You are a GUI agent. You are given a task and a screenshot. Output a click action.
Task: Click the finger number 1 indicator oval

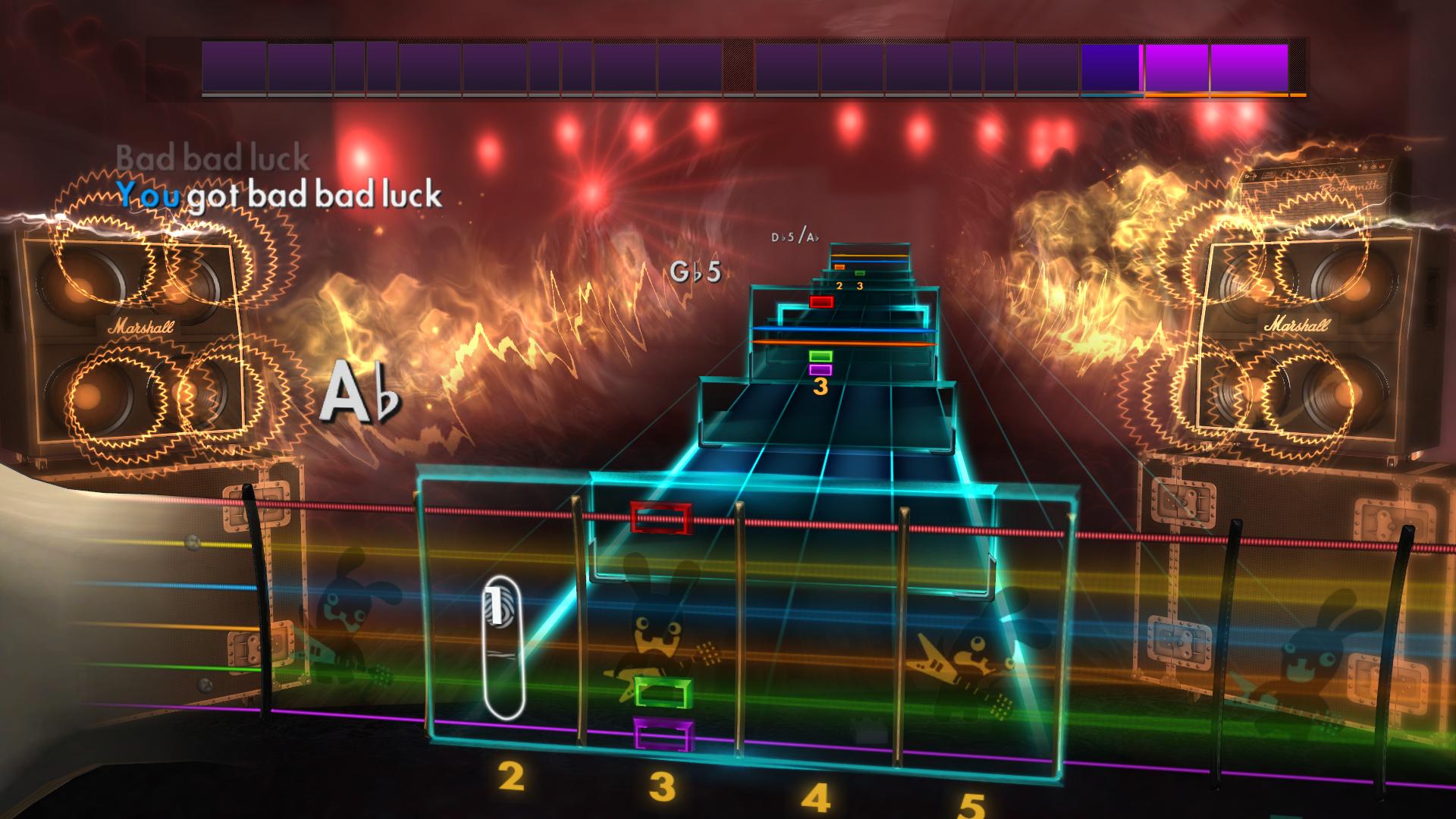click(501, 645)
